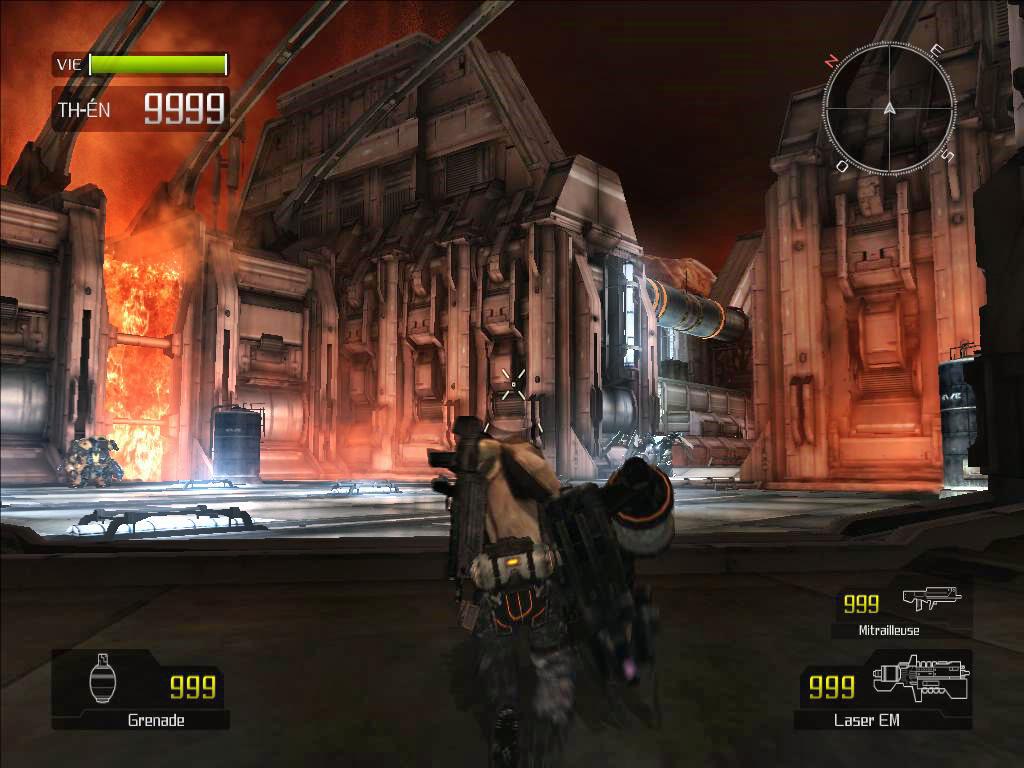
Task: Select the Grenade weapon slot
Action: point(141,689)
